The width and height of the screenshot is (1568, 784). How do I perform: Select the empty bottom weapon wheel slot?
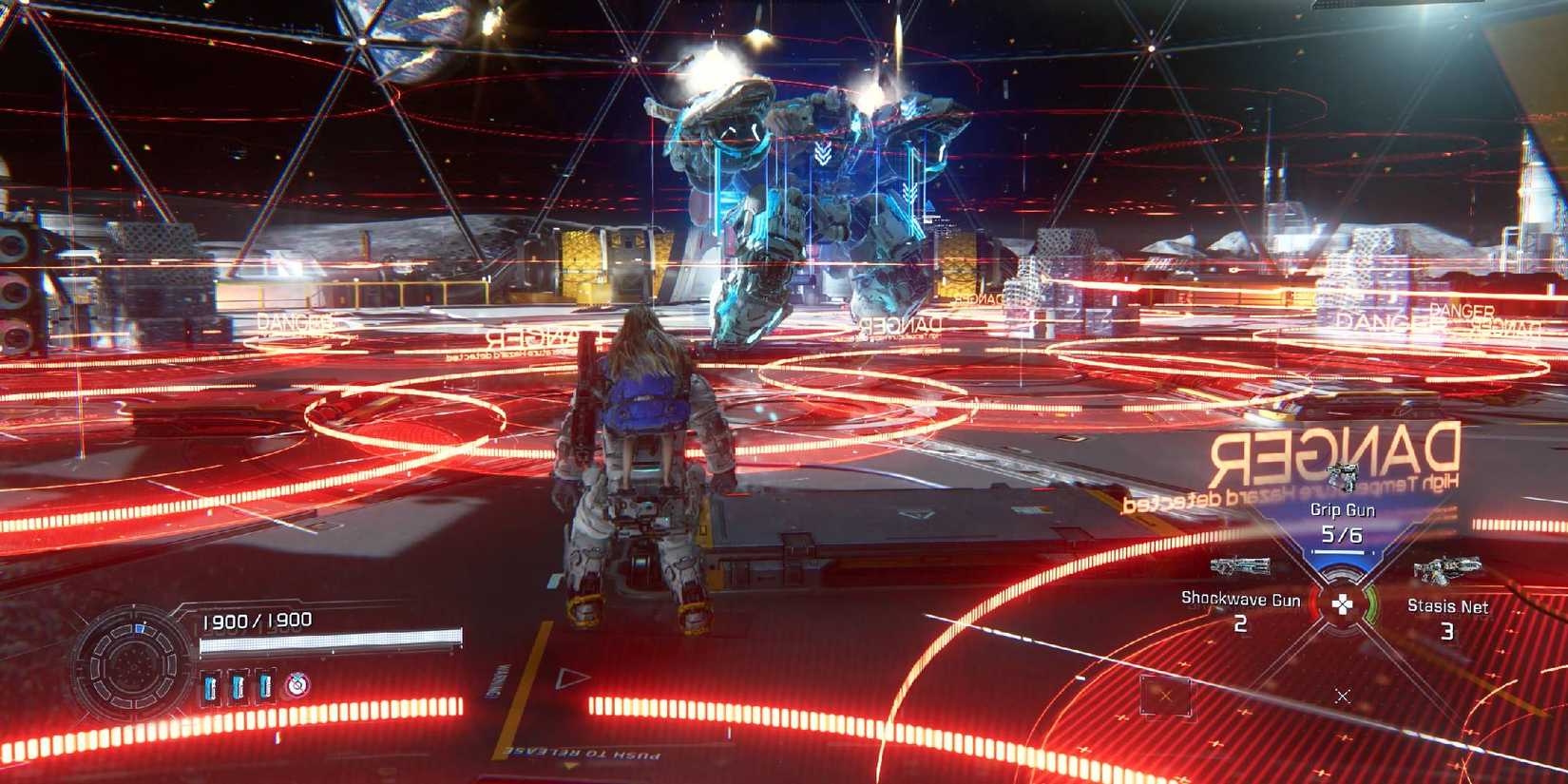[1342, 696]
